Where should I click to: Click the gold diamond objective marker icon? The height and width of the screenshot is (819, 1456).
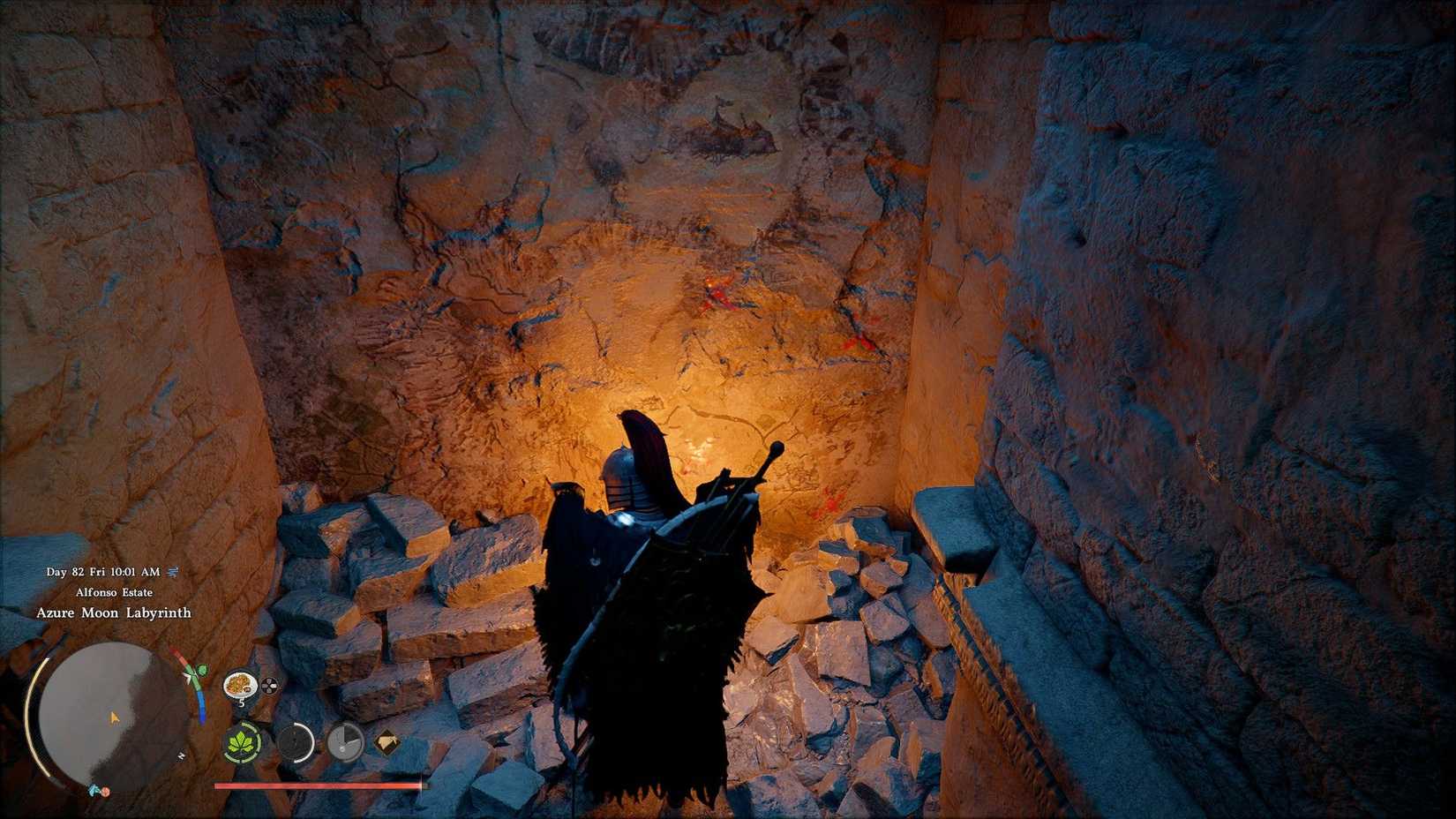[387, 740]
